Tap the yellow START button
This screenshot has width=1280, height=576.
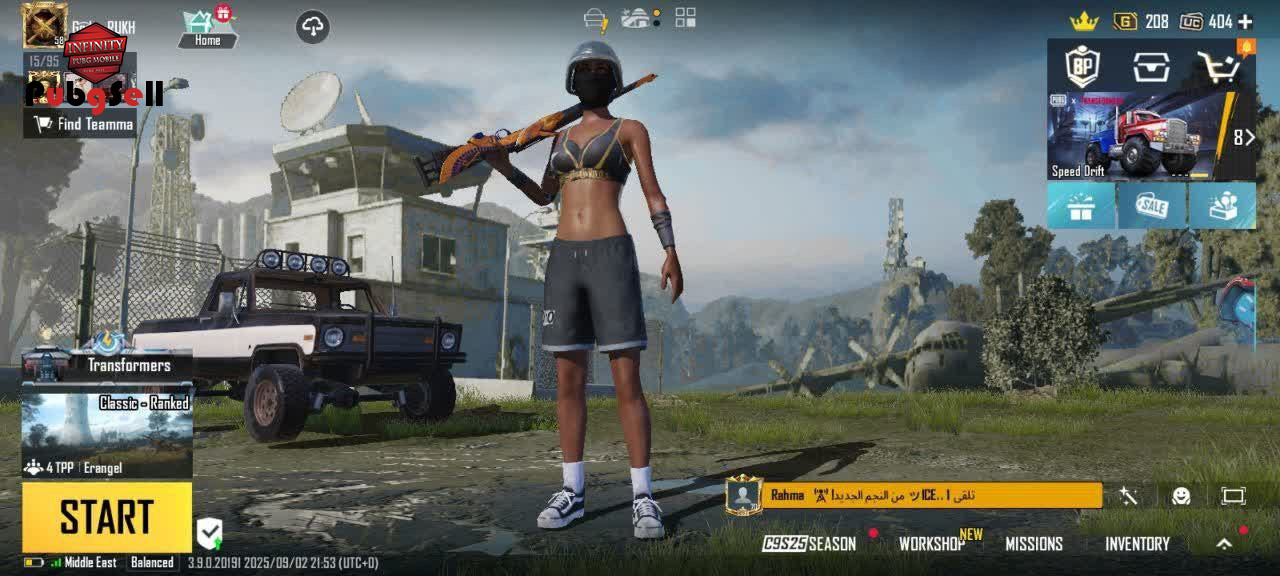[106, 517]
